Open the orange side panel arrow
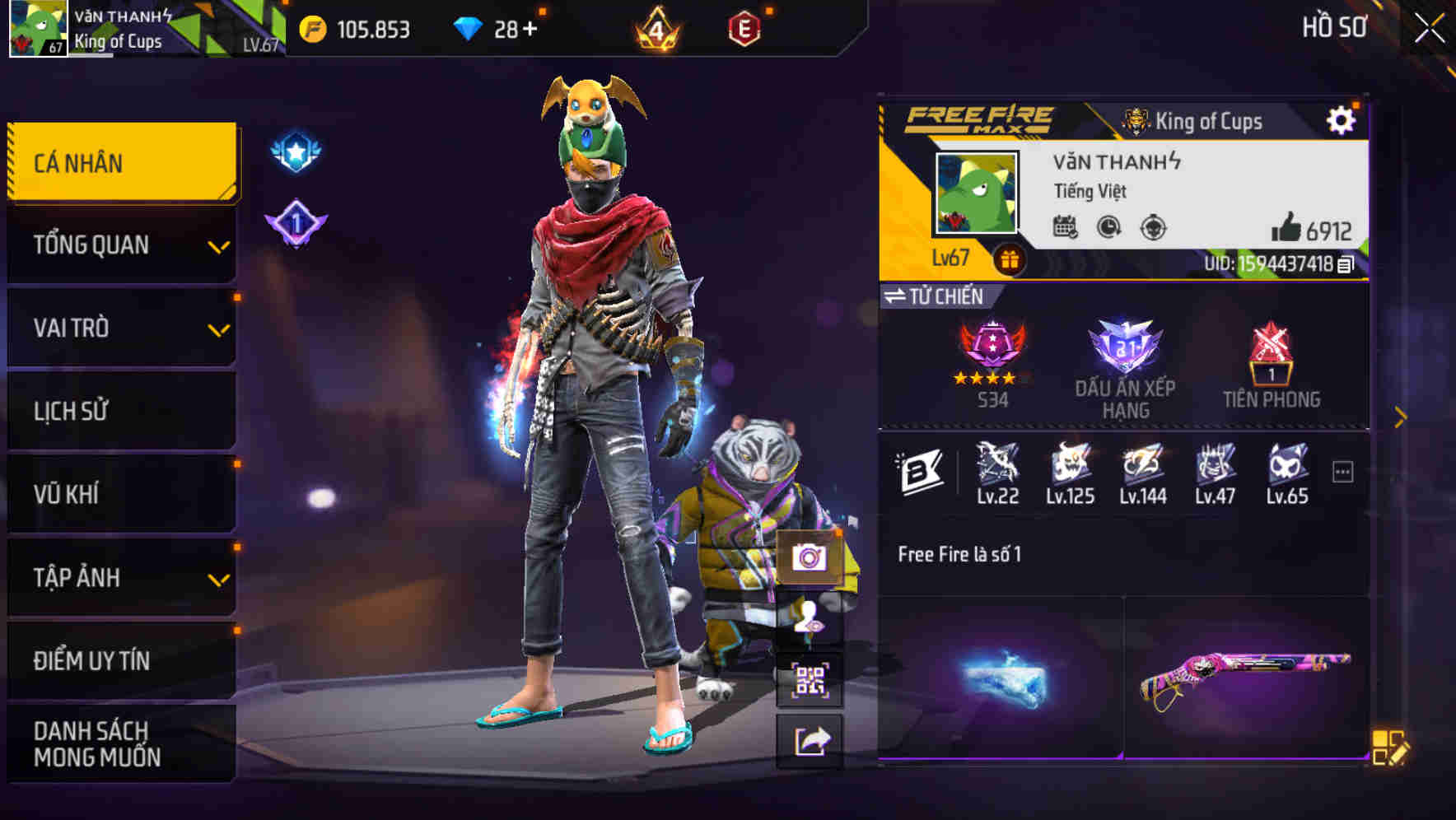This screenshot has height=820, width=1456. point(1399,417)
